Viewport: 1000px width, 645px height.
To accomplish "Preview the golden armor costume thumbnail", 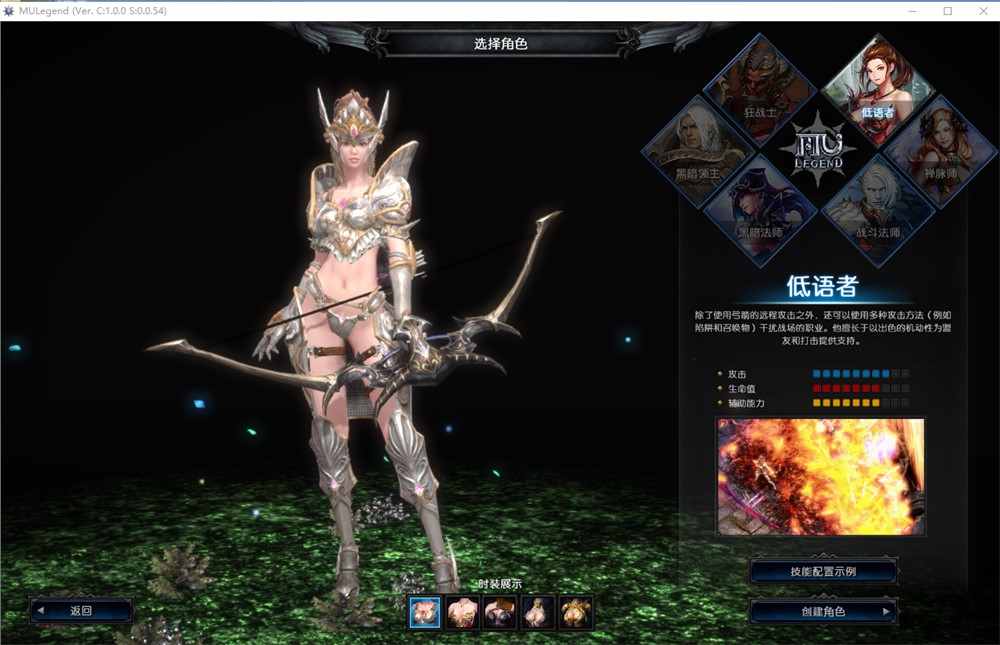I will coord(576,611).
